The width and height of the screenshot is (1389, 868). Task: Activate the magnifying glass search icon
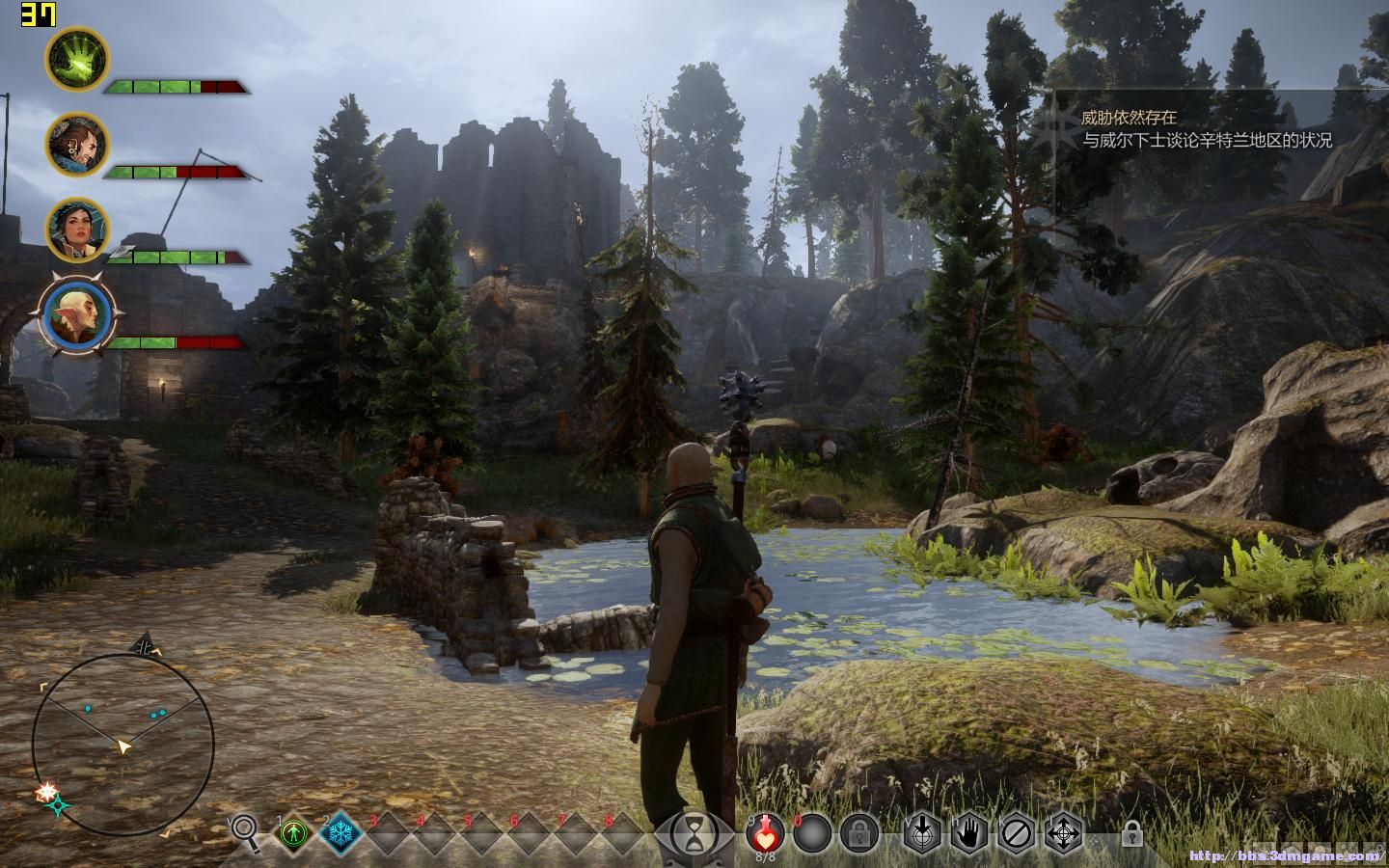[245, 831]
